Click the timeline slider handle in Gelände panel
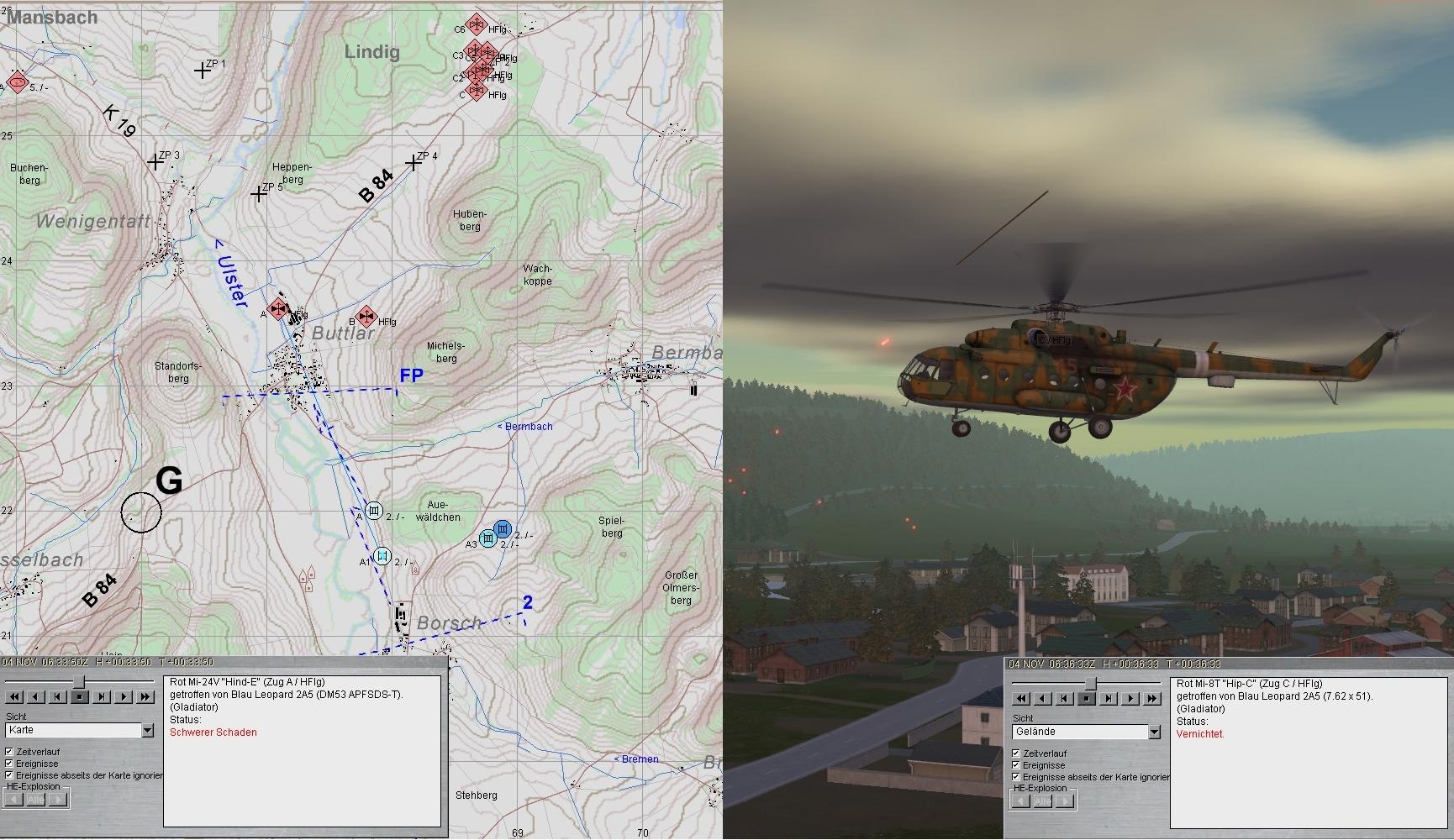This screenshot has width=1454, height=840. pyautogui.click(x=1090, y=683)
